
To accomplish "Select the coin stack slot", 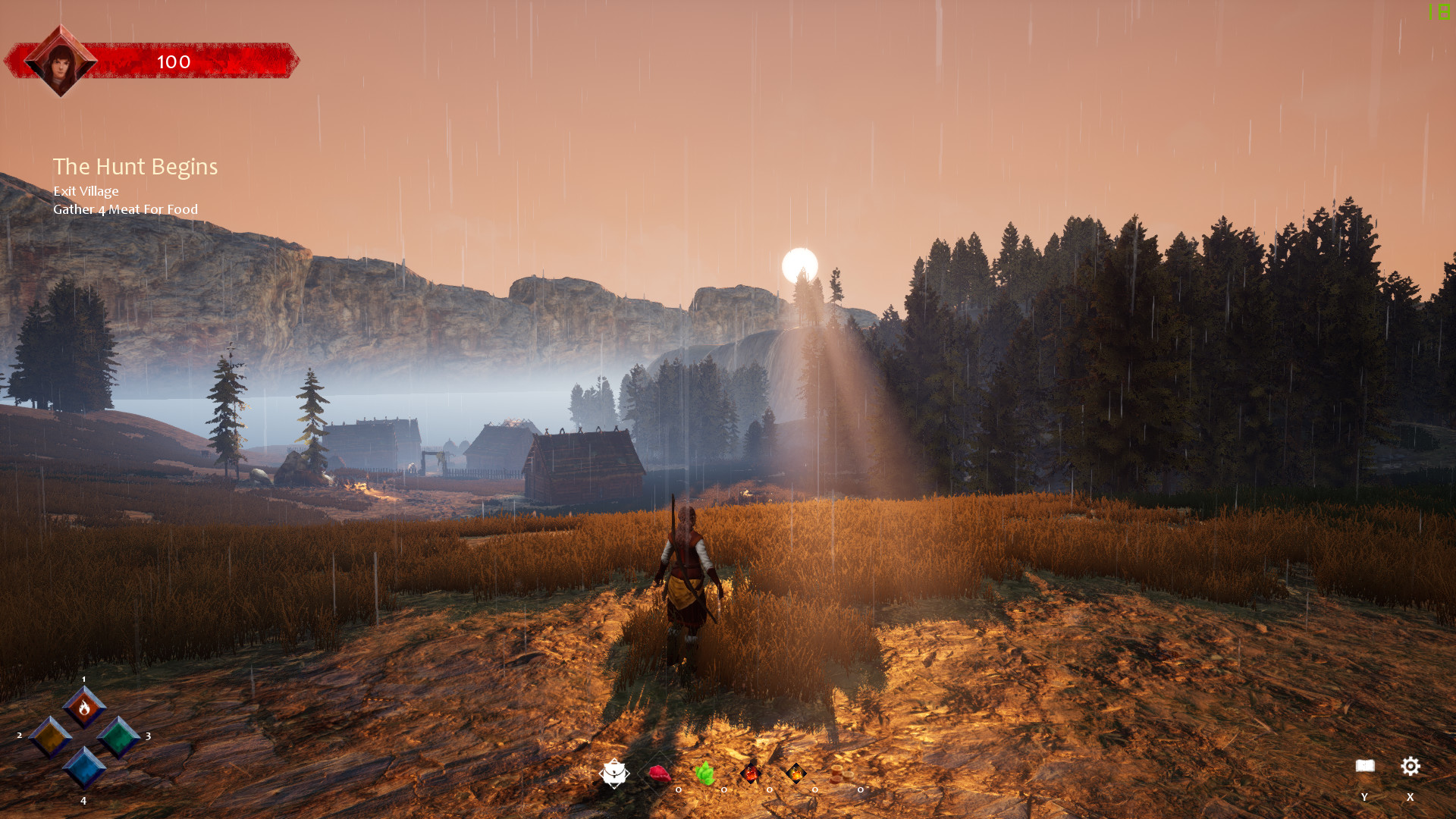I will pyautogui.click(x=838, y=774).
